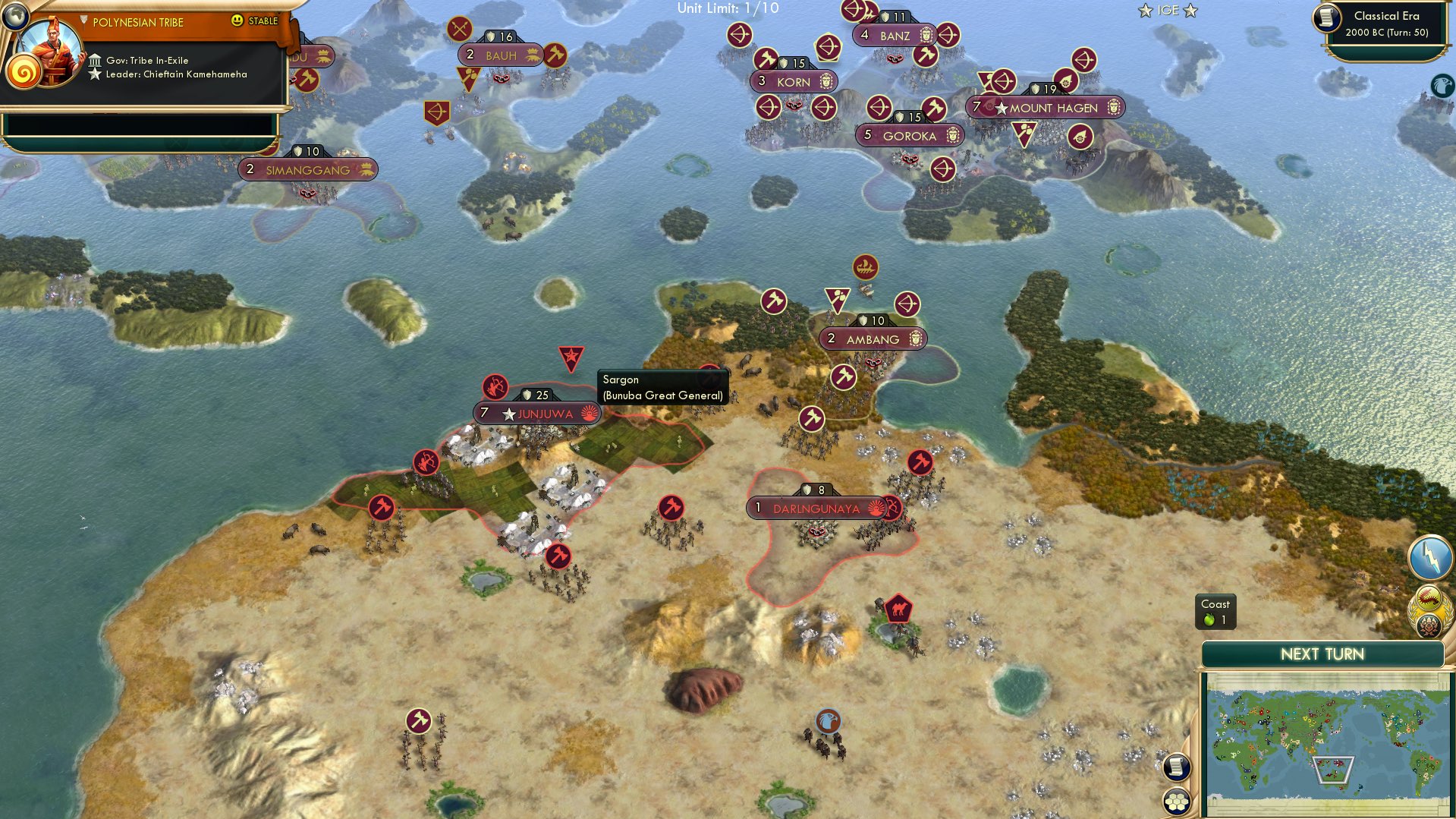Viewport: 1456px width, 819px height.
Task: Select the Mount Hagen city banner
Action: 1047,108
